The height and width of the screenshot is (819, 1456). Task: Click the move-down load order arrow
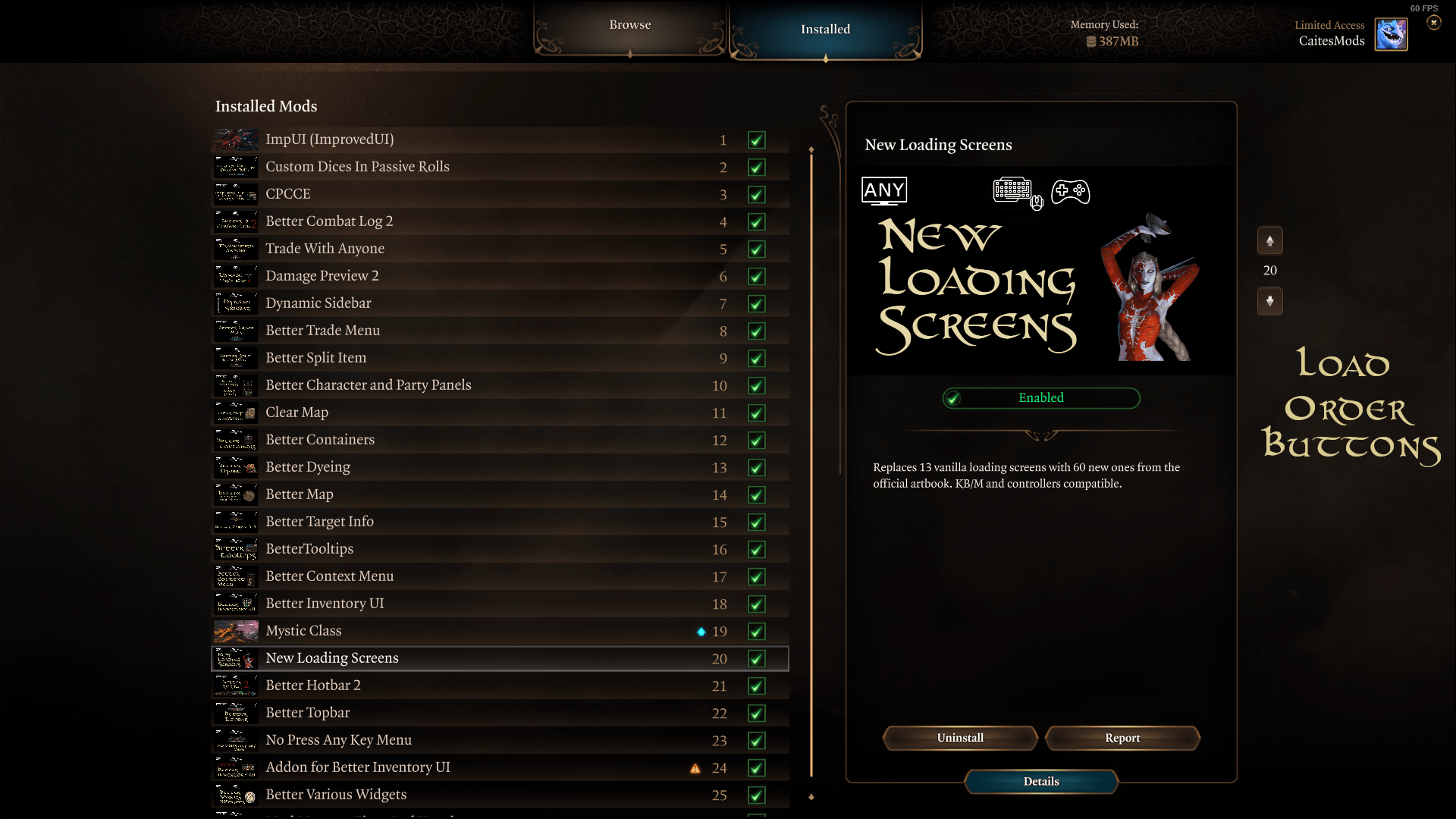coord(1270,301)
